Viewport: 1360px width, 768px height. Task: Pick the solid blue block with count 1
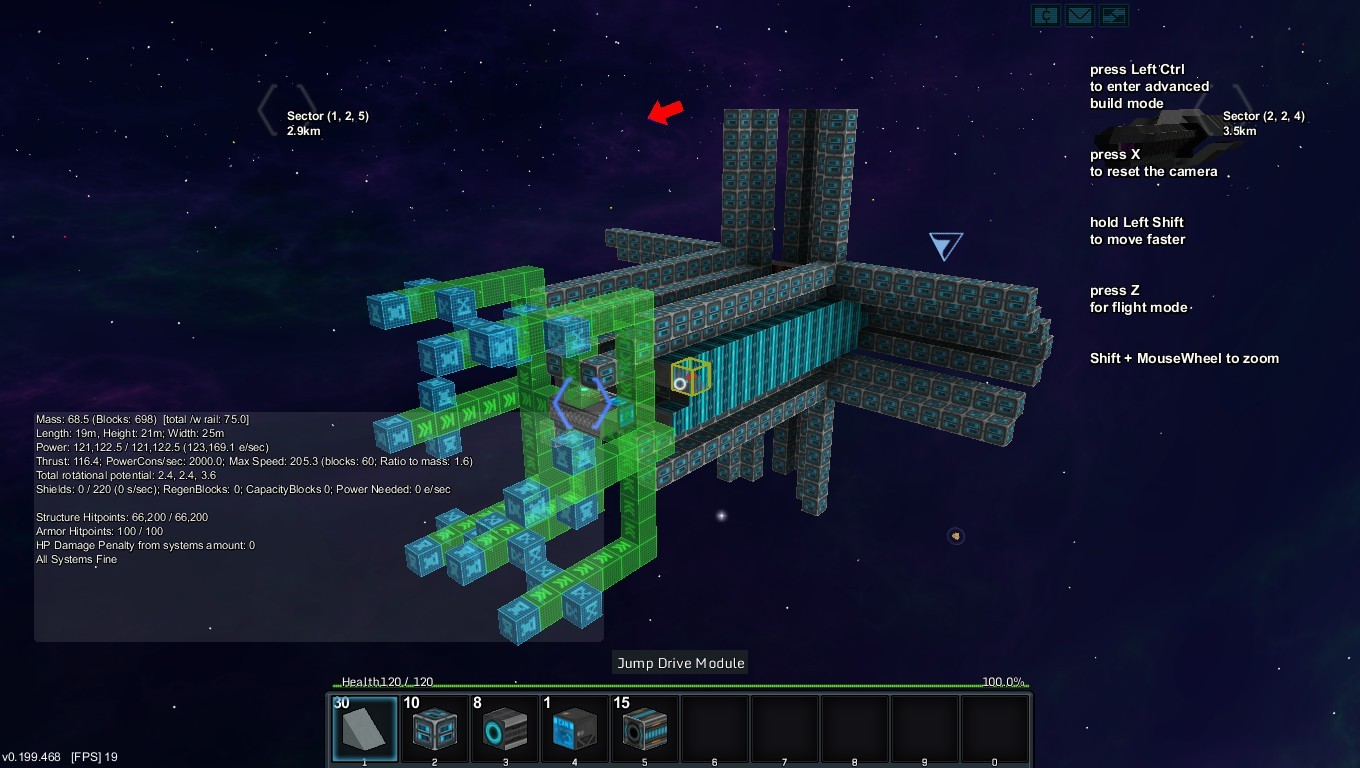click(x=575, y=729)
